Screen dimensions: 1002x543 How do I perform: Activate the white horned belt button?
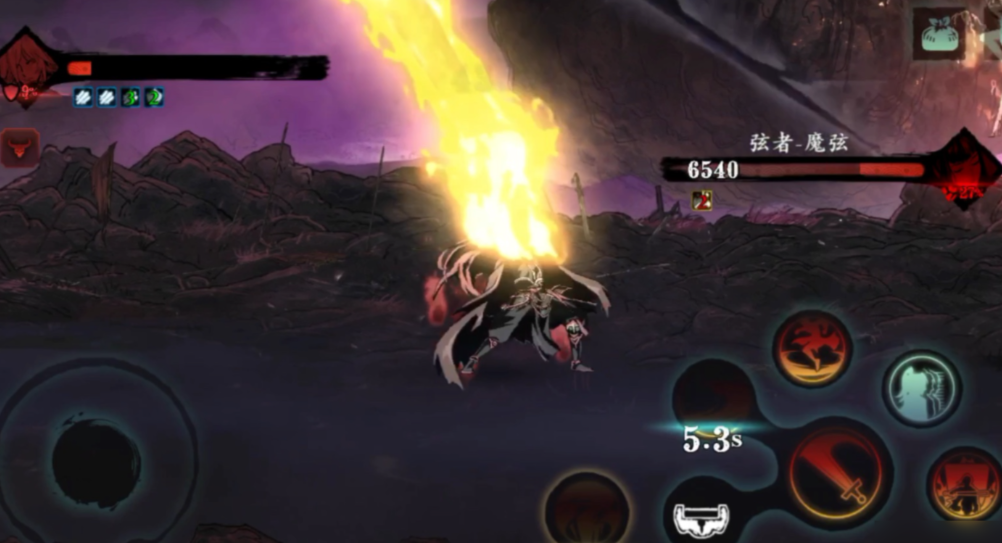pos(701,518)
